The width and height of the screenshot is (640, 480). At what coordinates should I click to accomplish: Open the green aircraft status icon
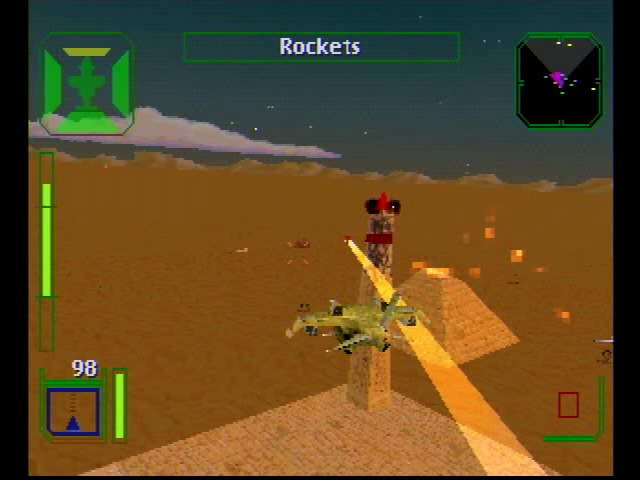(87, 83)
